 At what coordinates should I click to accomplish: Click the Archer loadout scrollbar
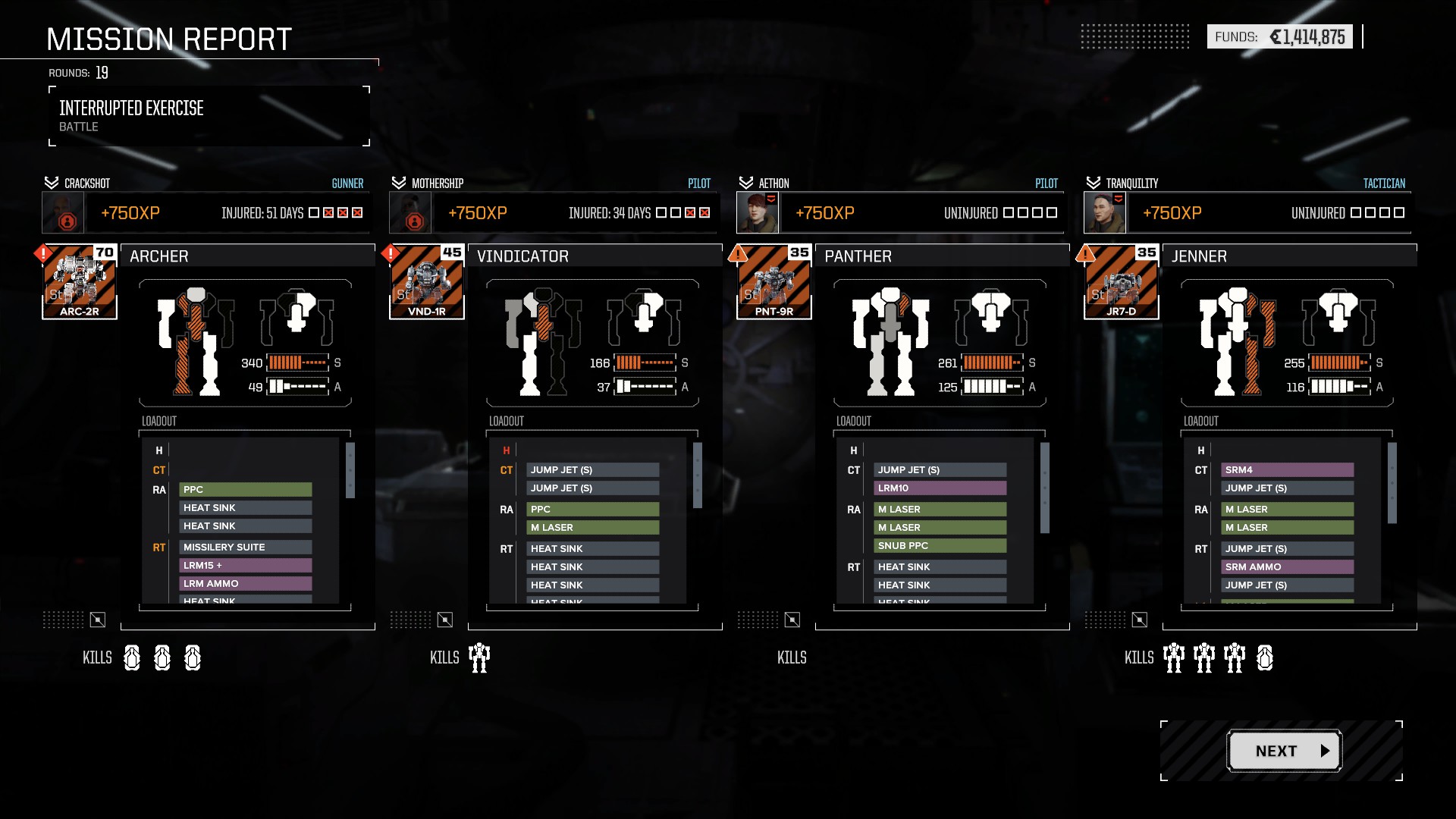(x=350, y=471)
